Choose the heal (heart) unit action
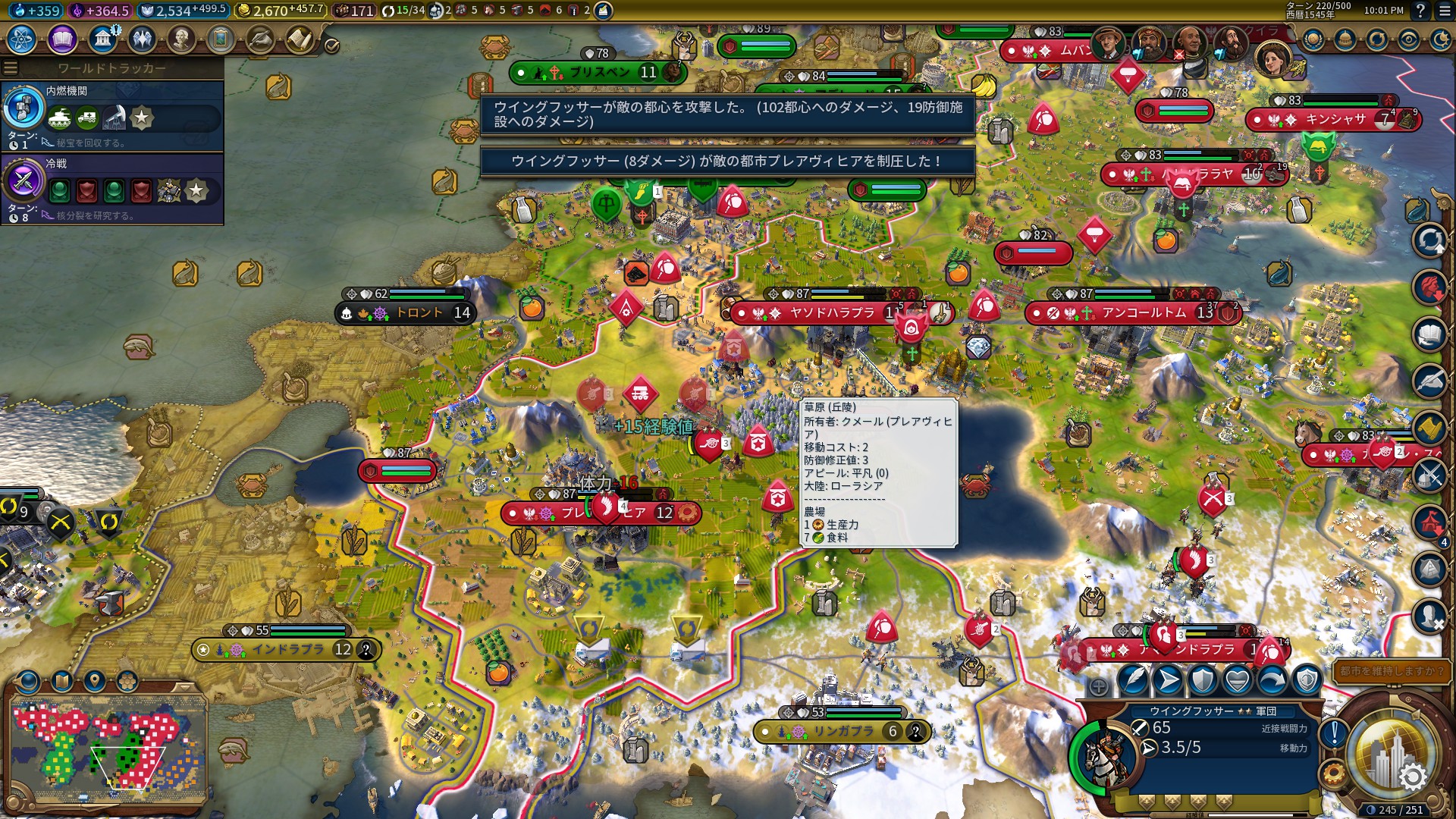Screen dimensions: 1456x819 coord(1238,680)
